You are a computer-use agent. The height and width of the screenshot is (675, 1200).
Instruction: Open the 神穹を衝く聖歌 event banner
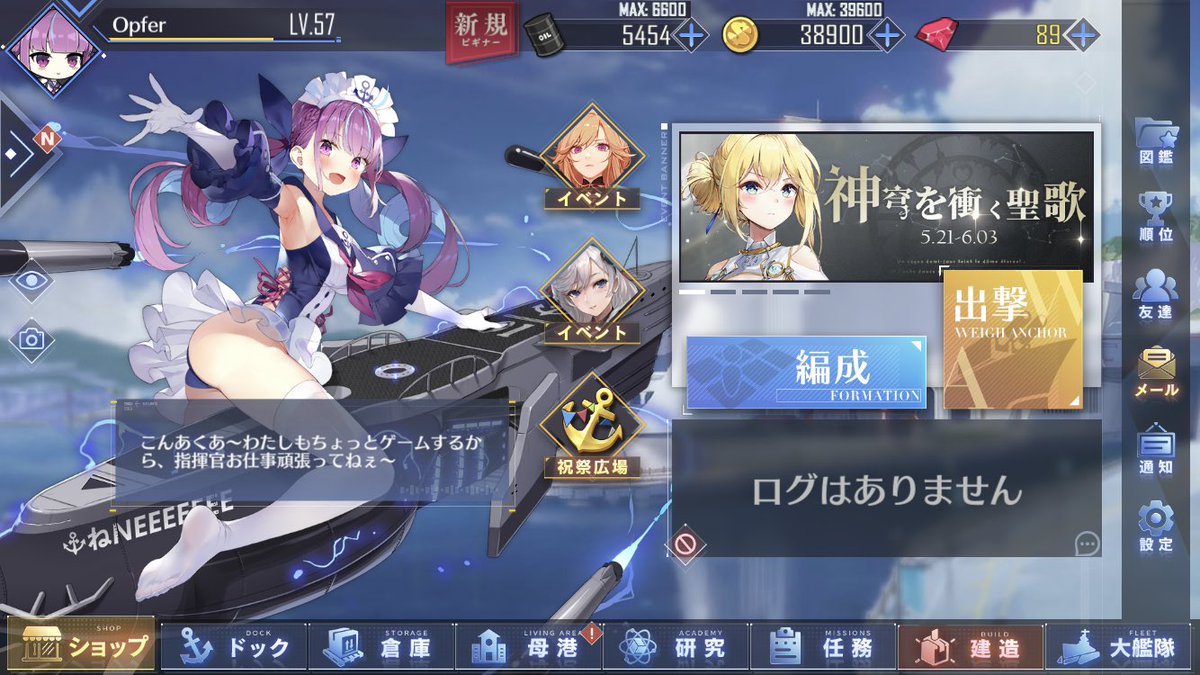[x=886, y=206]
